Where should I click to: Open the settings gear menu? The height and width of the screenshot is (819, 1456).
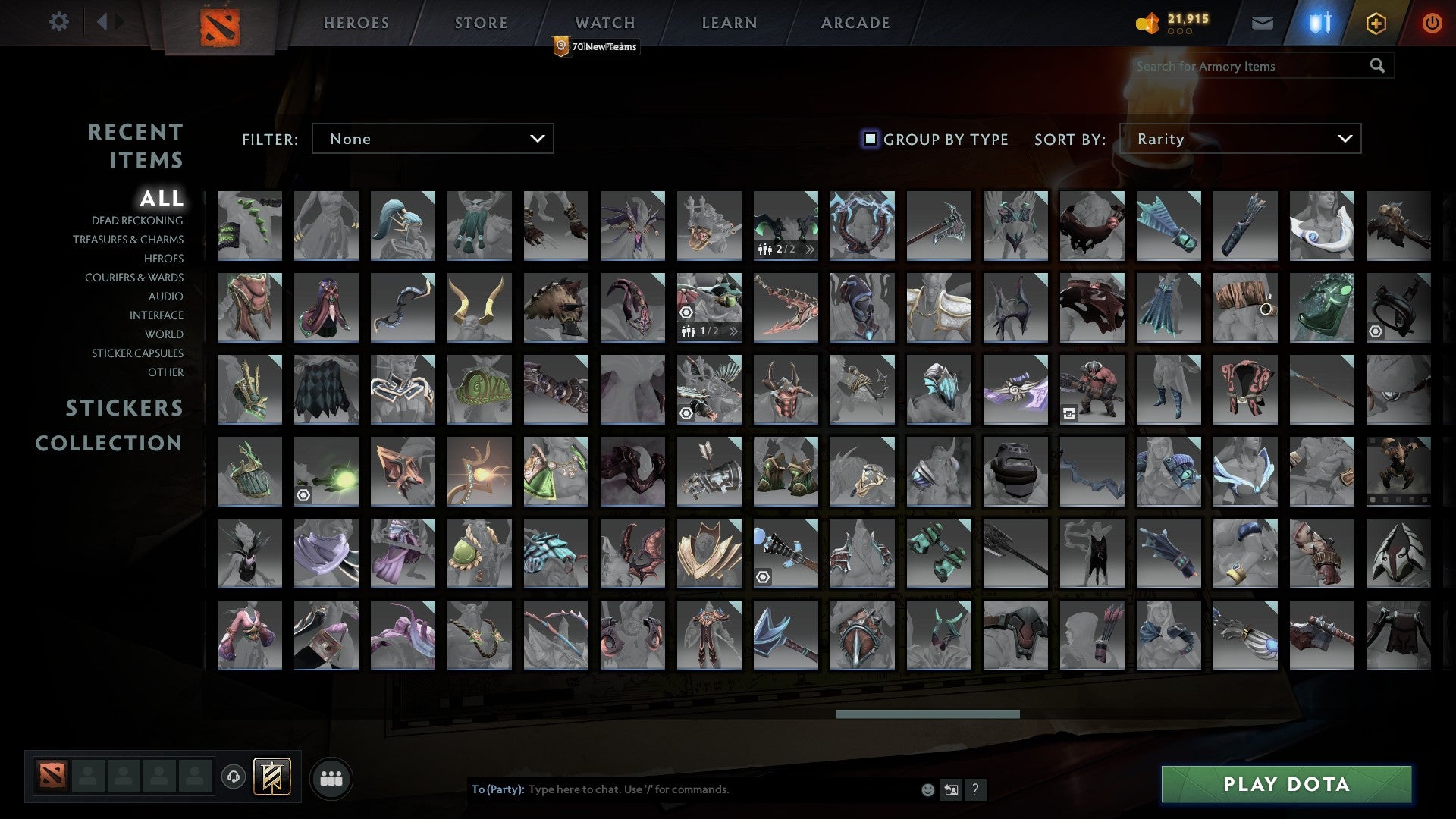pos(59,22)
